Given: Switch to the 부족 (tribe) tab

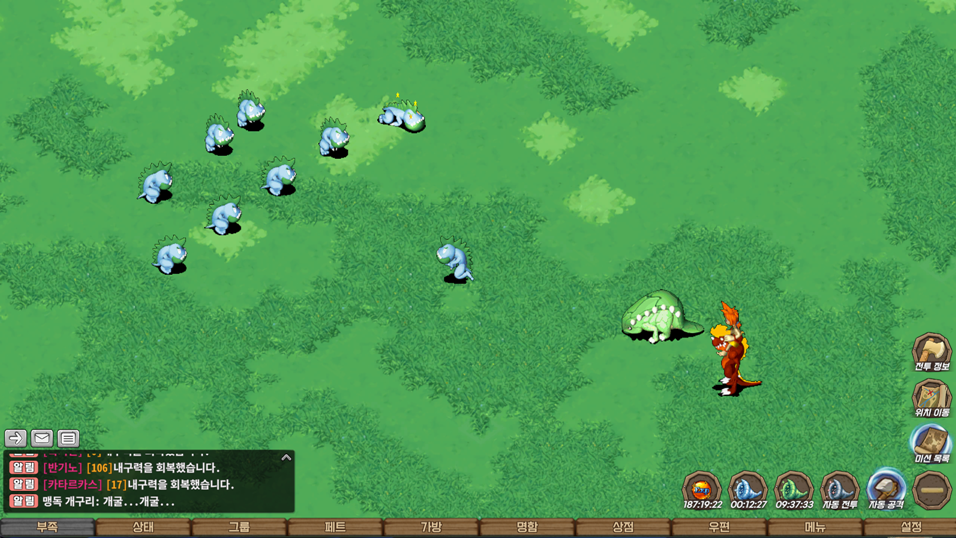Looking at the screenshot, I should pos(47,527).
